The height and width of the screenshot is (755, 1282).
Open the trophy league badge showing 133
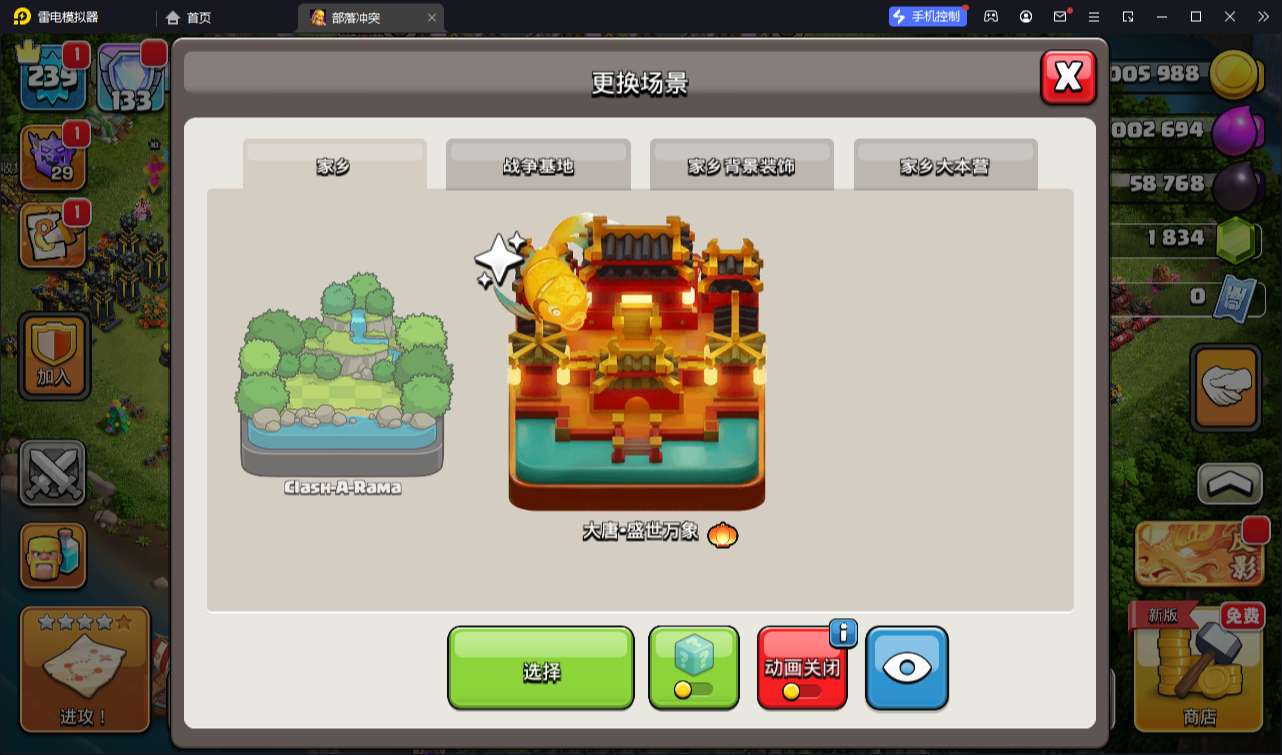(x=130, y=78)
